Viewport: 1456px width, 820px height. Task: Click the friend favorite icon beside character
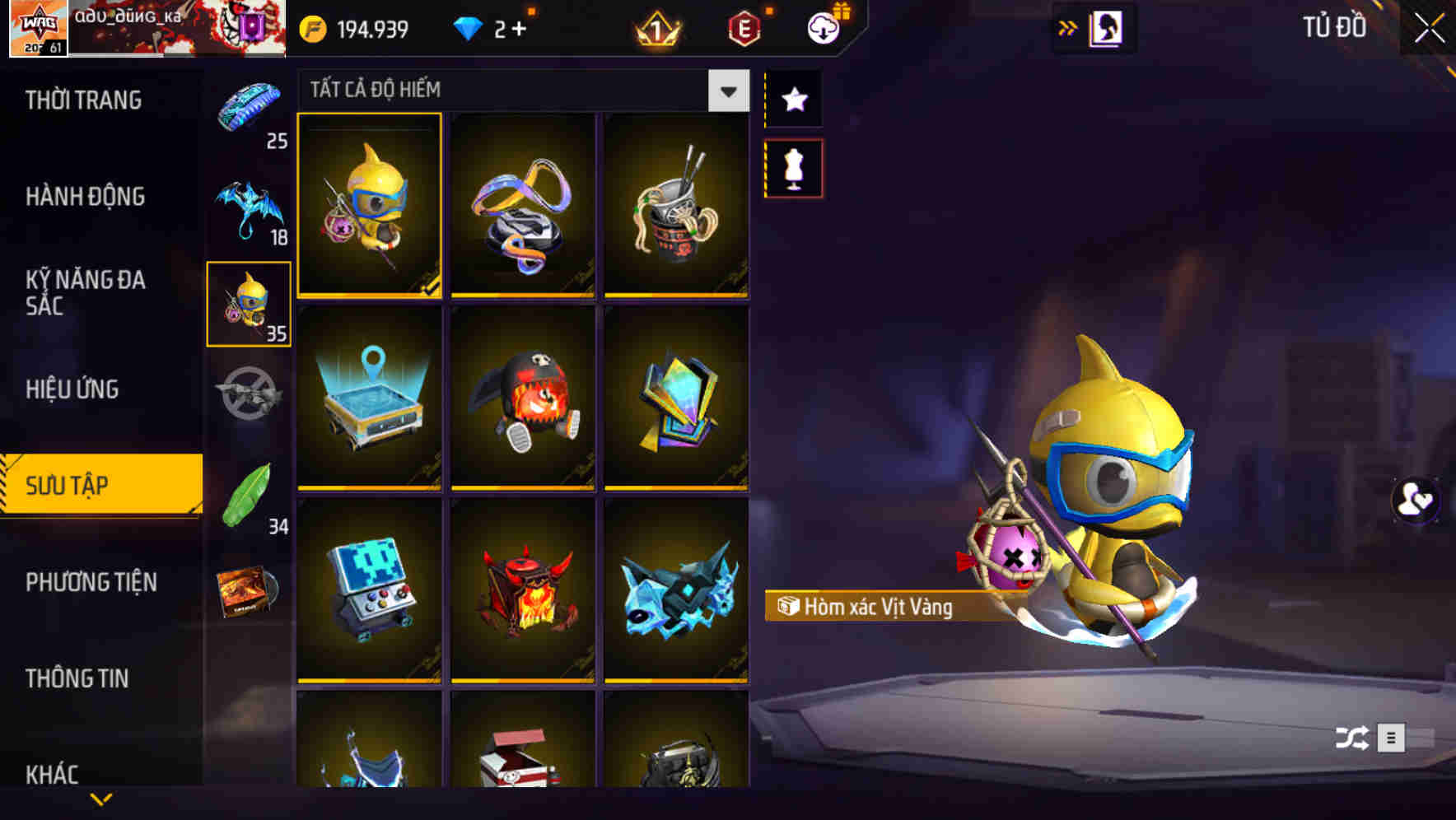1414,500
